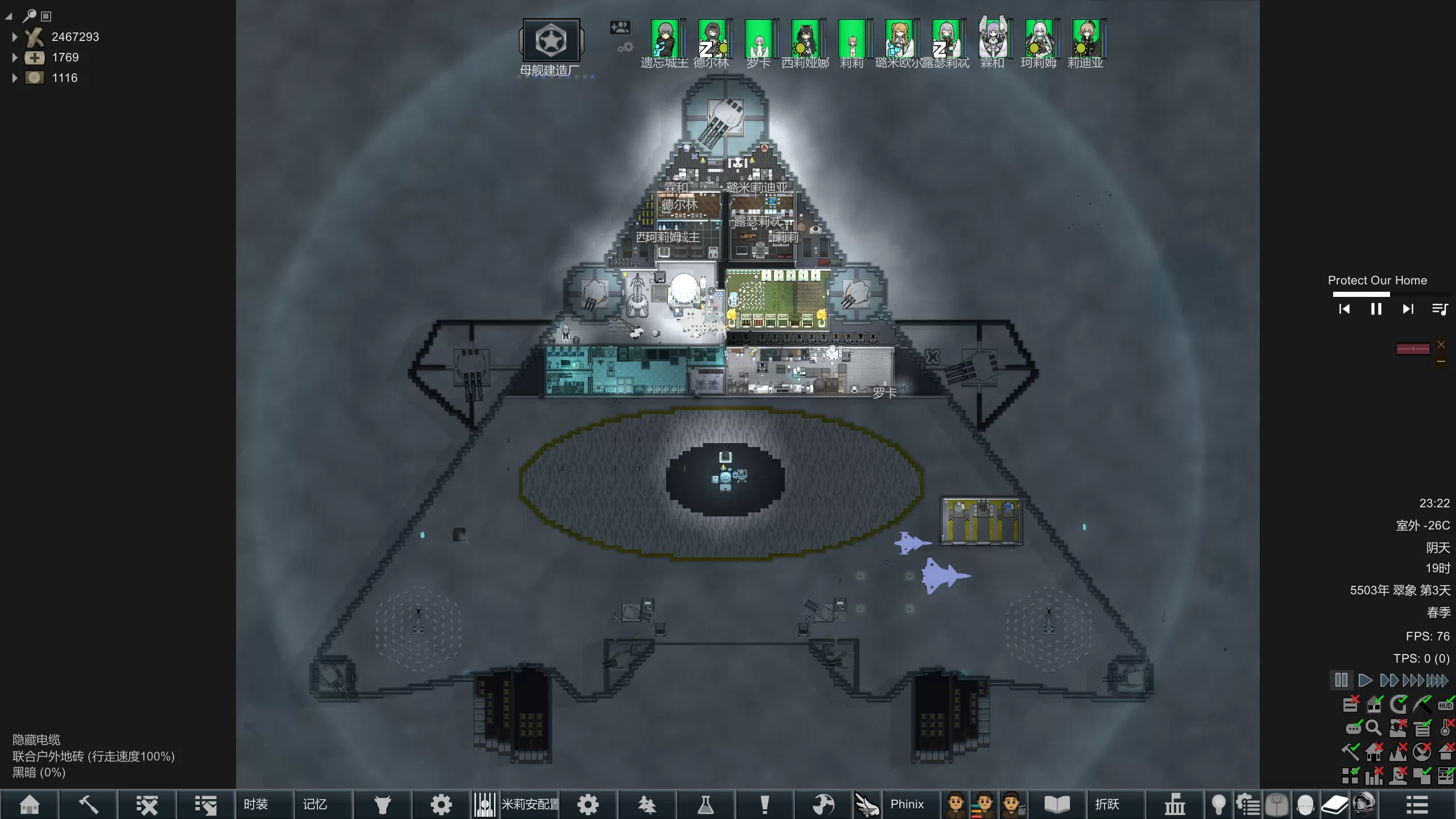The width and height of the screenshot is (1456, 819).
Task: Open the 折跃 tab
Action: click(1107, 804)
